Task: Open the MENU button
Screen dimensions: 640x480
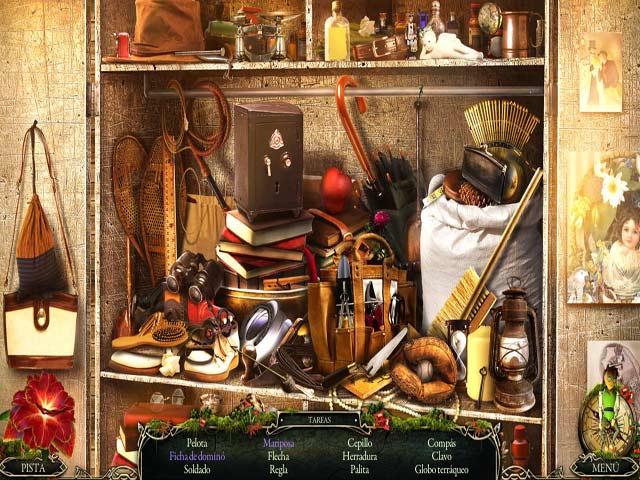Action: coord(604,466)
